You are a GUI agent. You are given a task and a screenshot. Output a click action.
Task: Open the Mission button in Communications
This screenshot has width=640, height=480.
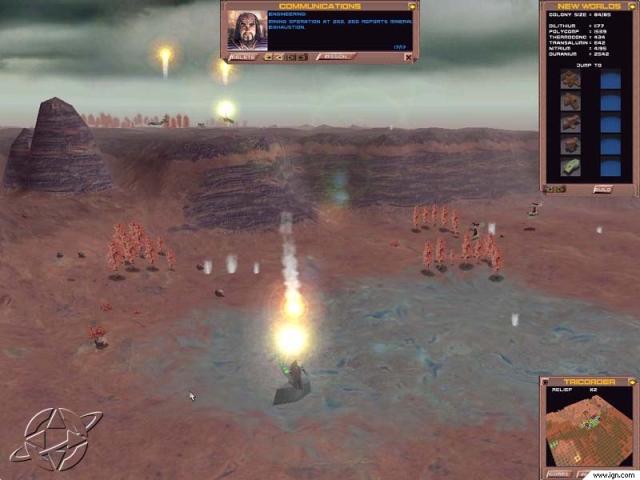click(x=336, y=57)
